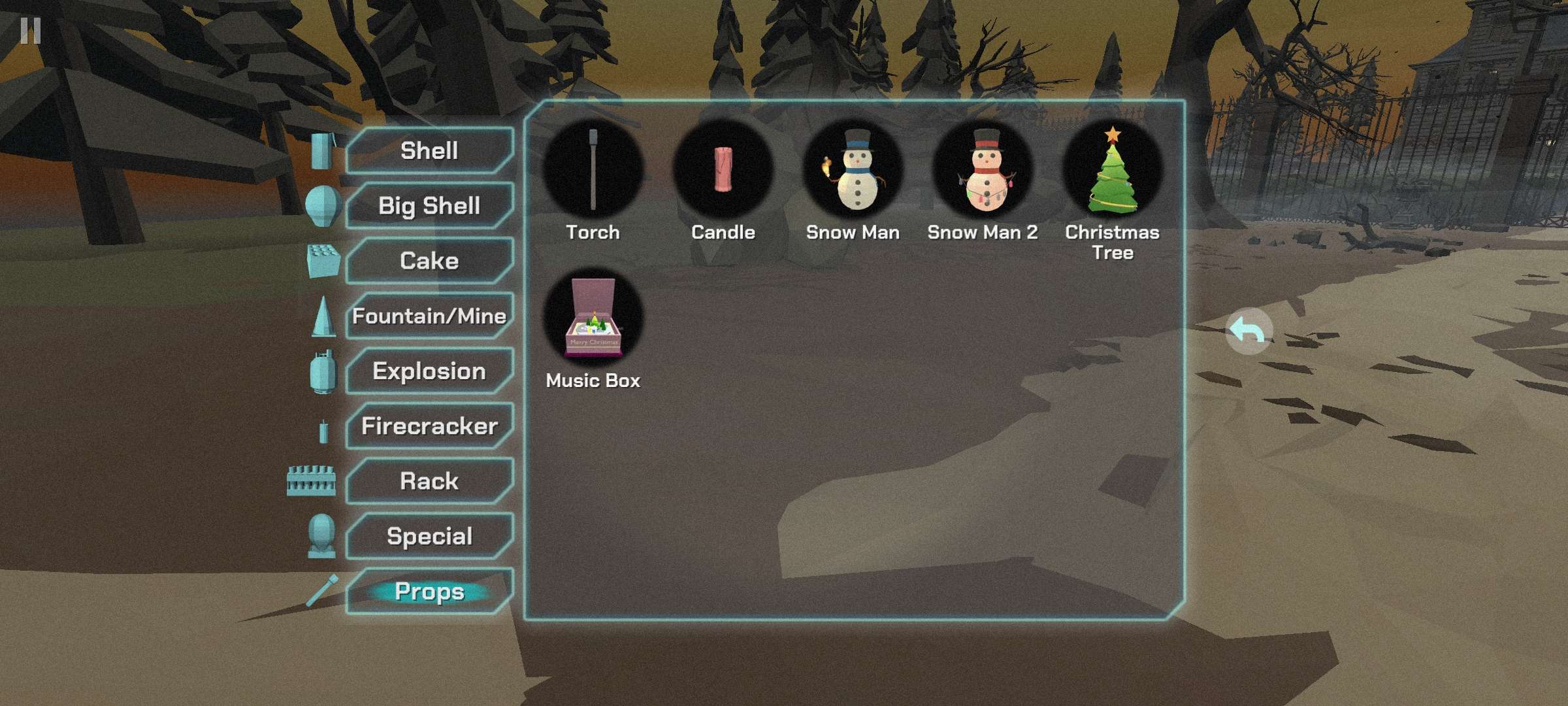Open the Rack category
The width and height of the screenshot is (1568, 706).
coord(429,481)
